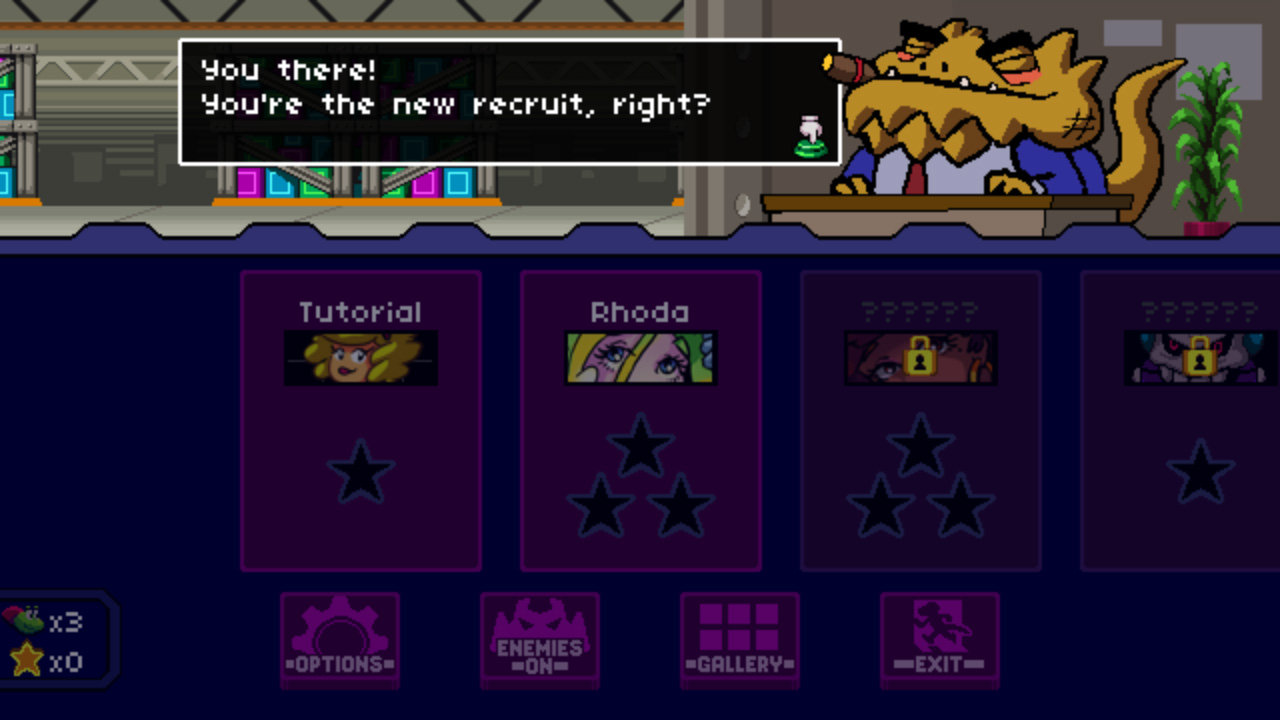Click the Options button label
Viewport: 1280px width, 720px height.
click(x=340, y=665)
